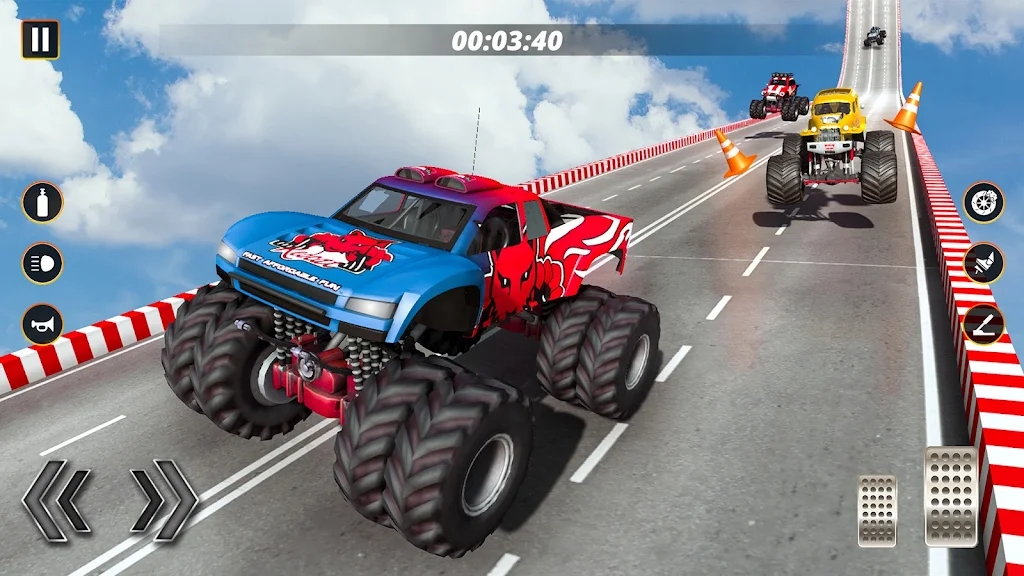Fire the rocket boost icon
The width and height of the screenshot is (1024, 576).
tap(984, 264)
